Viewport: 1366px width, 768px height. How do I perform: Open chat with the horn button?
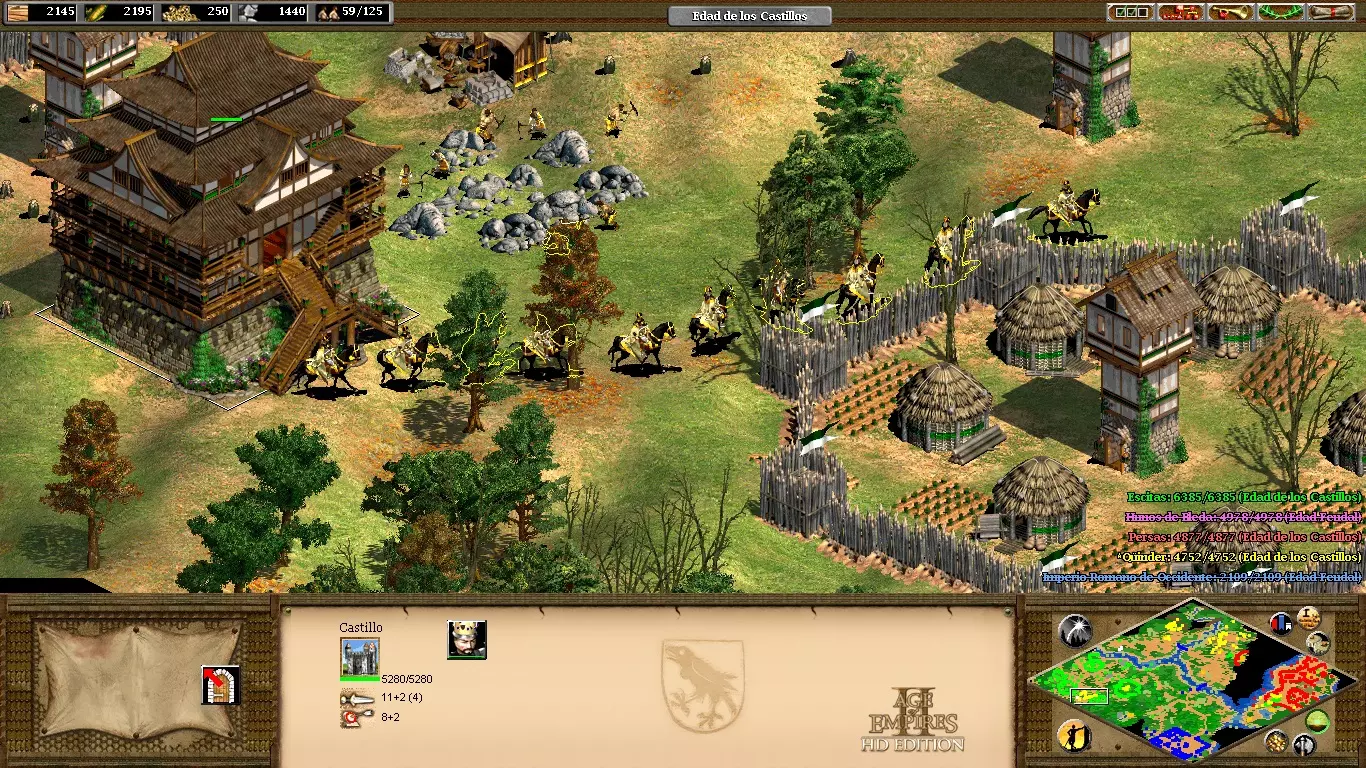coord(1231,13)
